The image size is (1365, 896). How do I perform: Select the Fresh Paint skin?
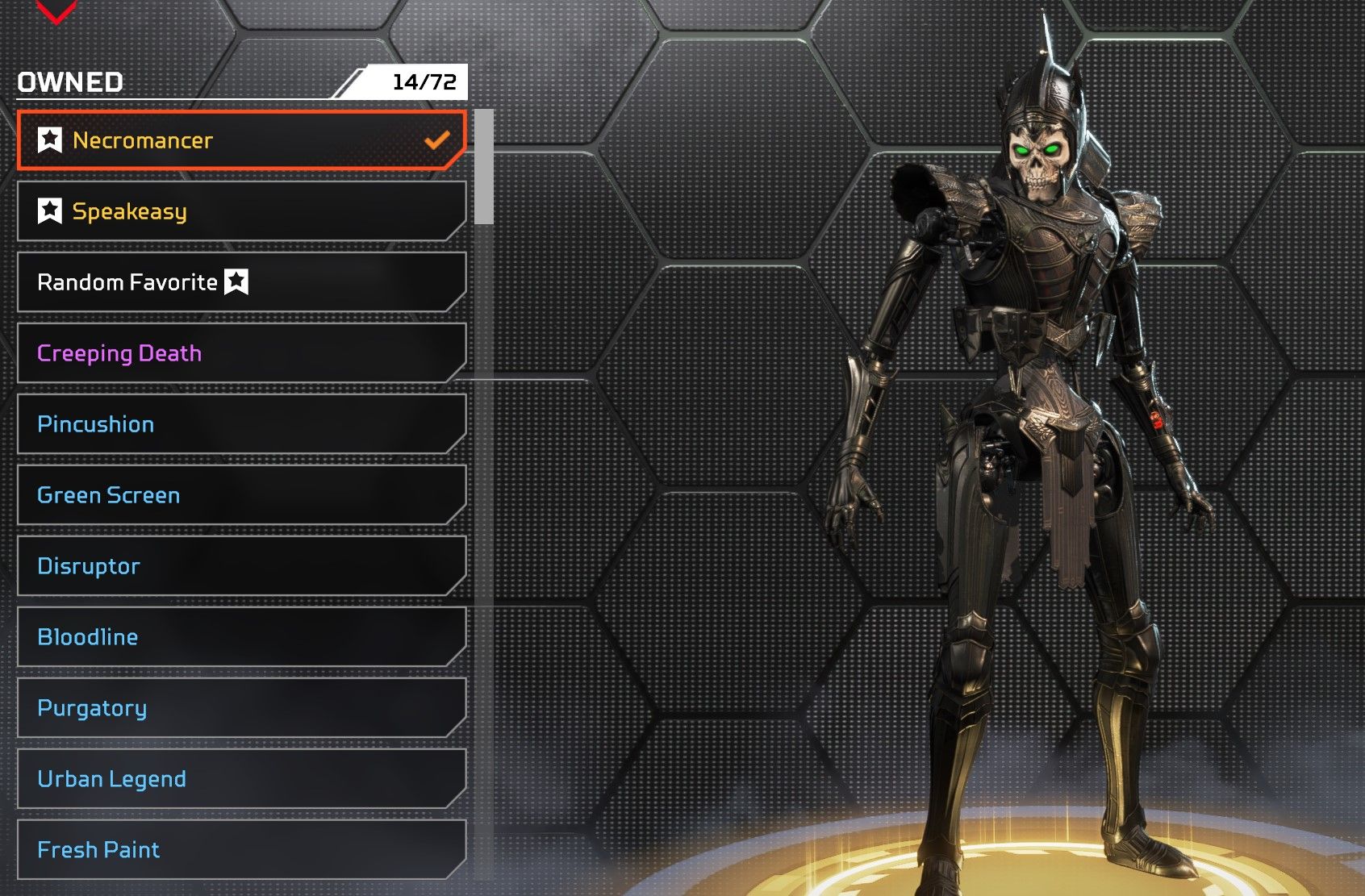click(242, 850)
